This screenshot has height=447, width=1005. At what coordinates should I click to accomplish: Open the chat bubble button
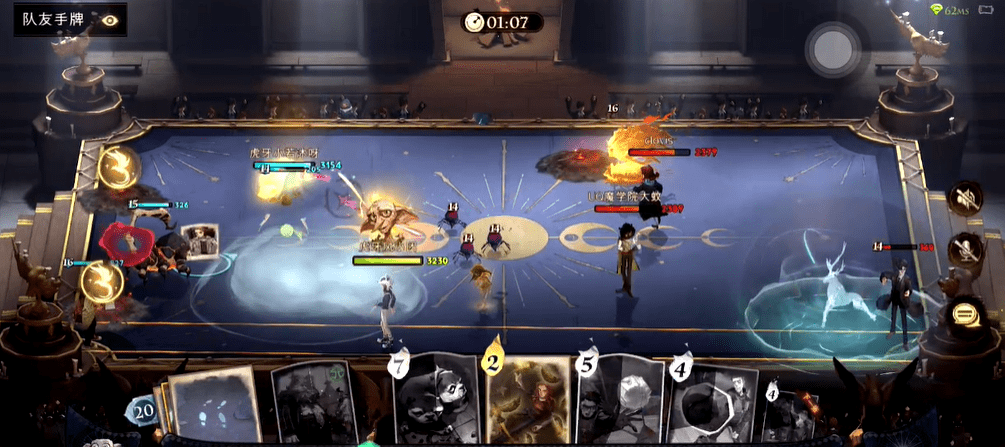click(x=965, y=314)
